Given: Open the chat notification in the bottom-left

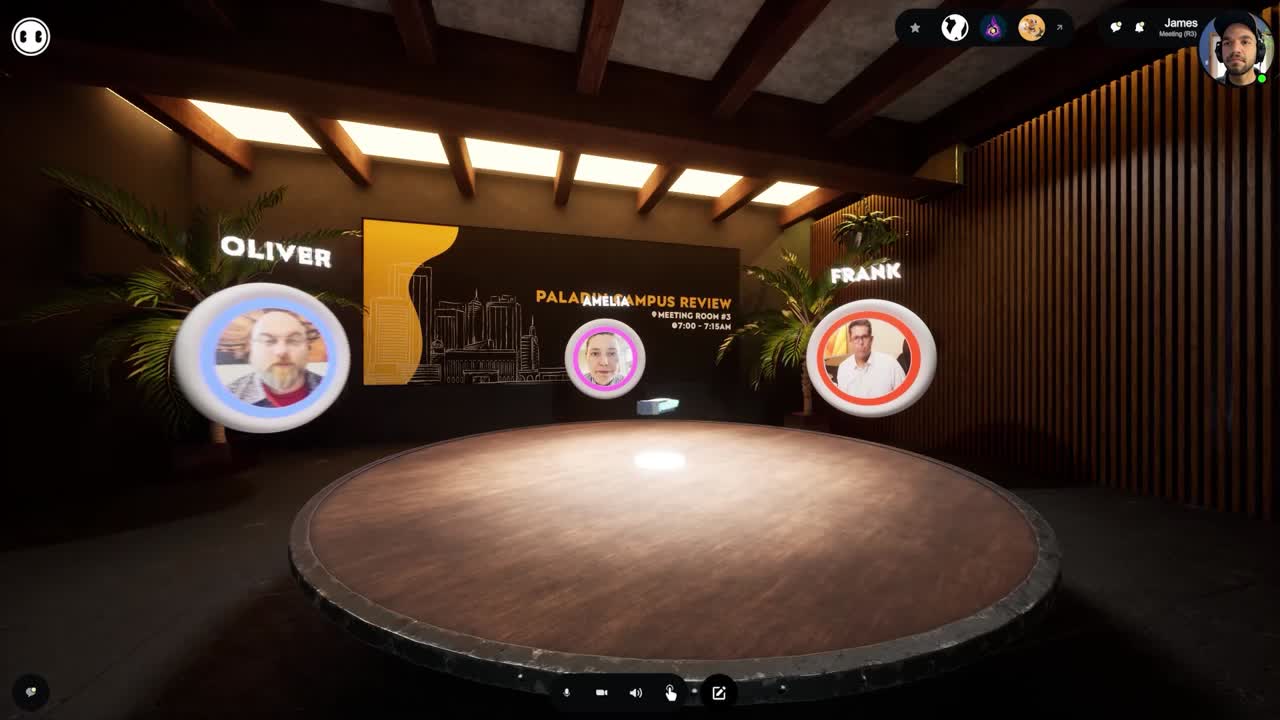Looking at the screenshot, I should 30,691.
